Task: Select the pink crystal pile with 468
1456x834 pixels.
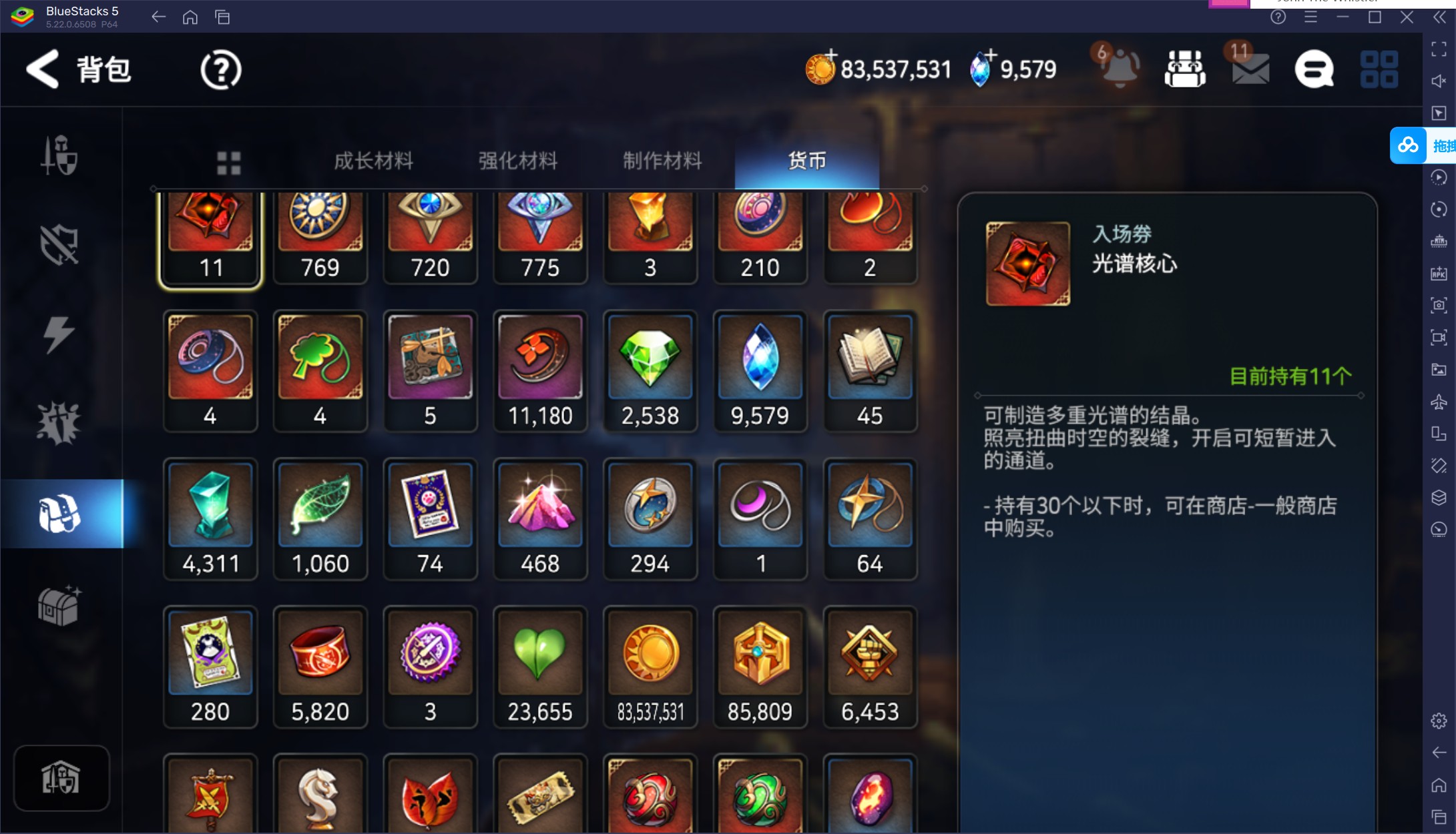Action: pos(540,518)
